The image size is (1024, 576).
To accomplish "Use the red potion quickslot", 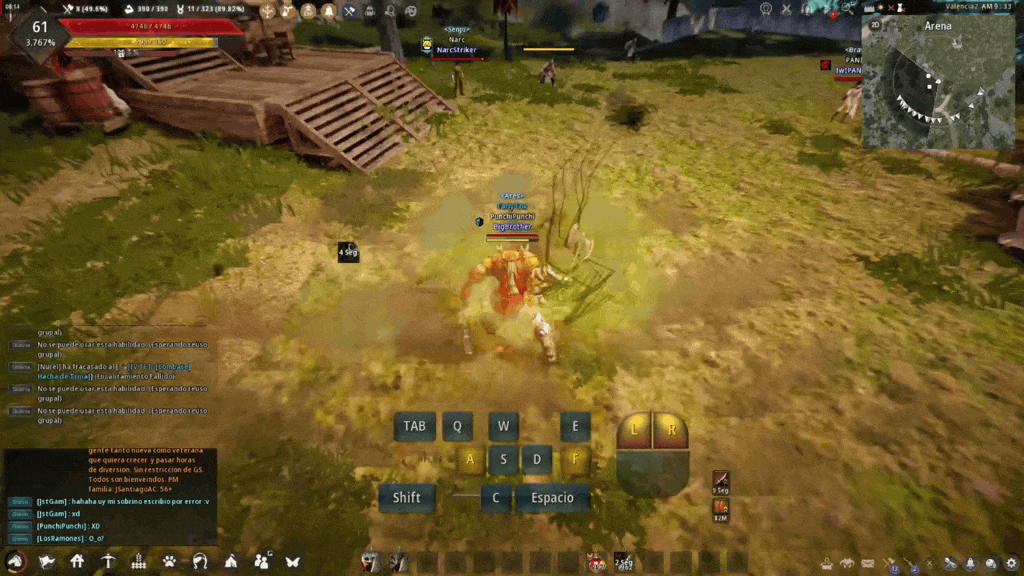I will (x=596, y=561).
